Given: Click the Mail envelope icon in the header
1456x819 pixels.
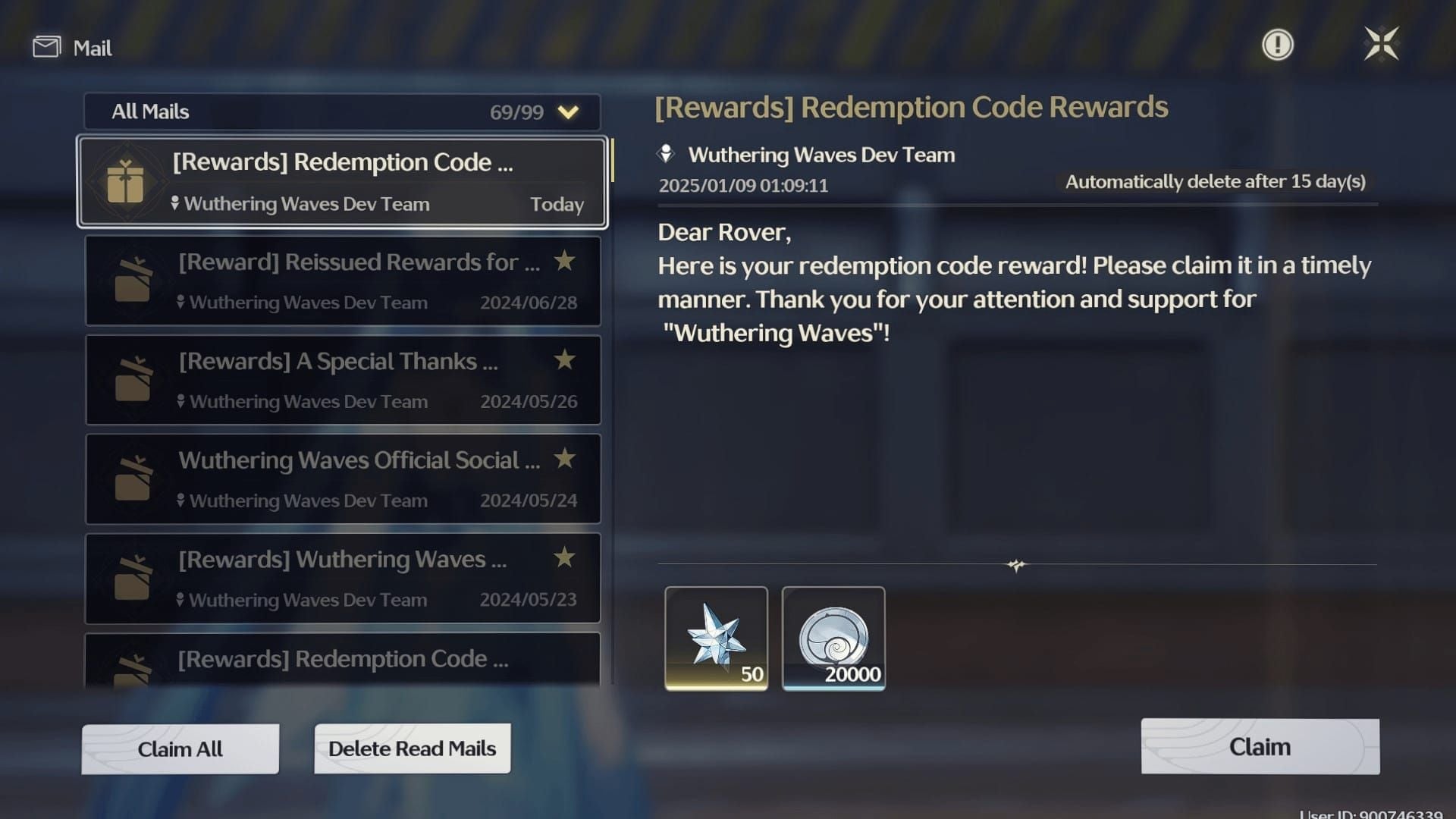Looking at the screenshot, I should 45,46.
